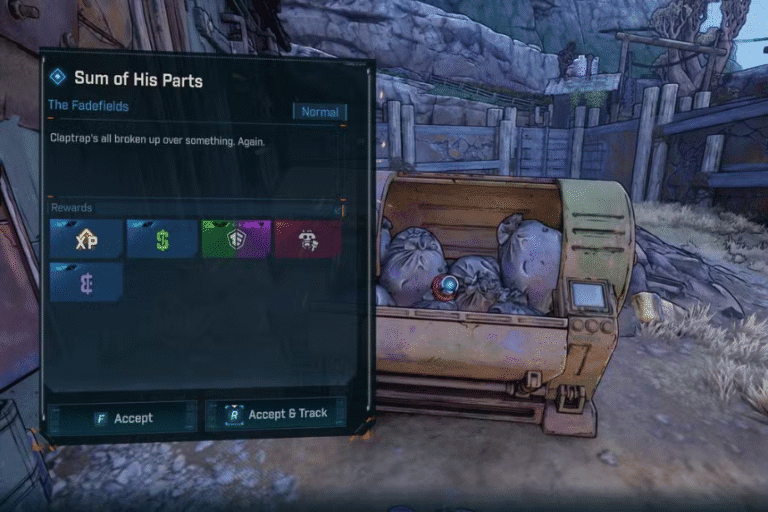Click the green dollar cash reward

pyautogui.click(x=162, y=240)
